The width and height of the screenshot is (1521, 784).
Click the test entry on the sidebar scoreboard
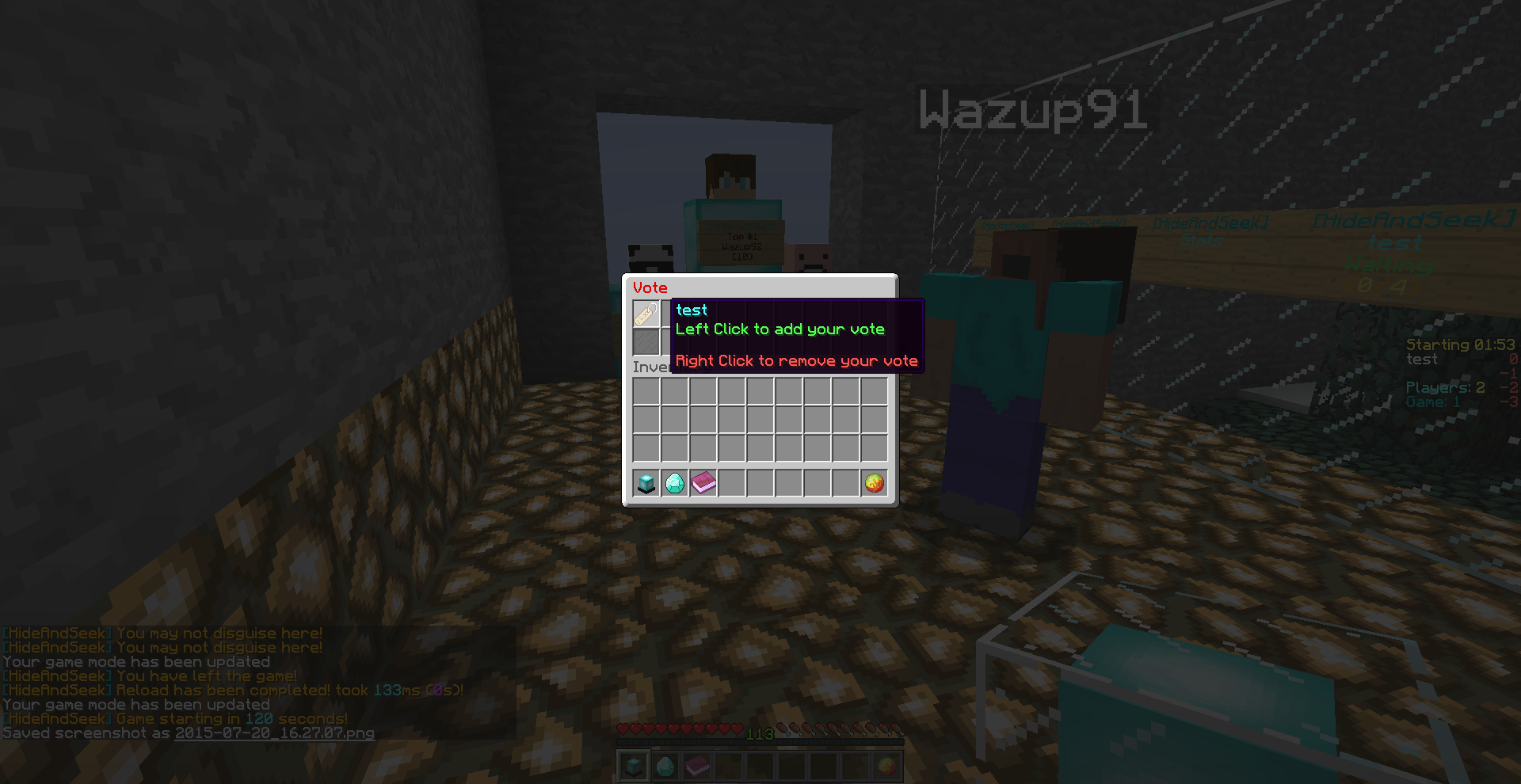pyautogui.click(x=1423, y=359)
